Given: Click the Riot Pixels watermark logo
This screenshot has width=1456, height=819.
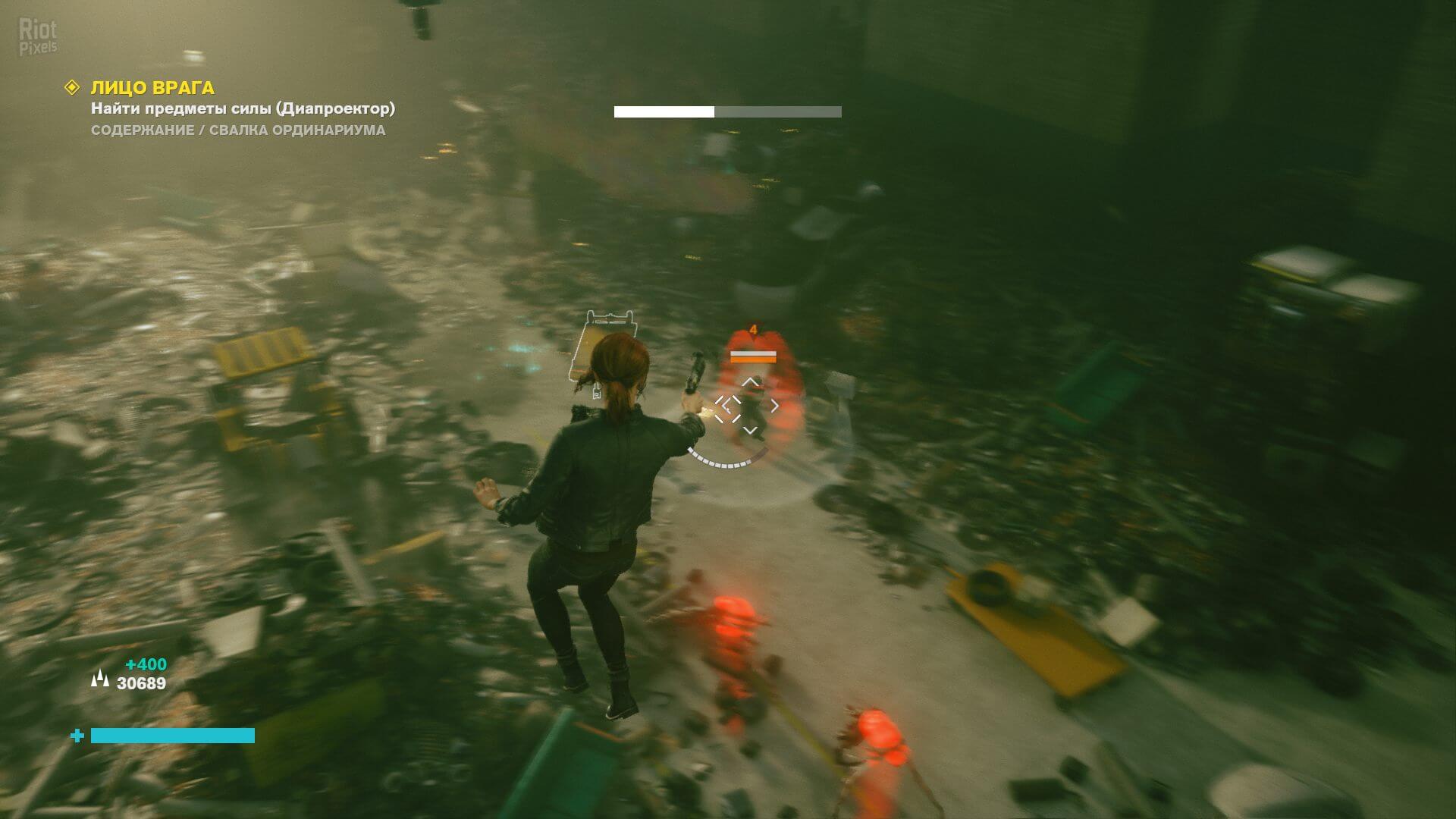Looking at the screenshot, I should pos(38,38).
